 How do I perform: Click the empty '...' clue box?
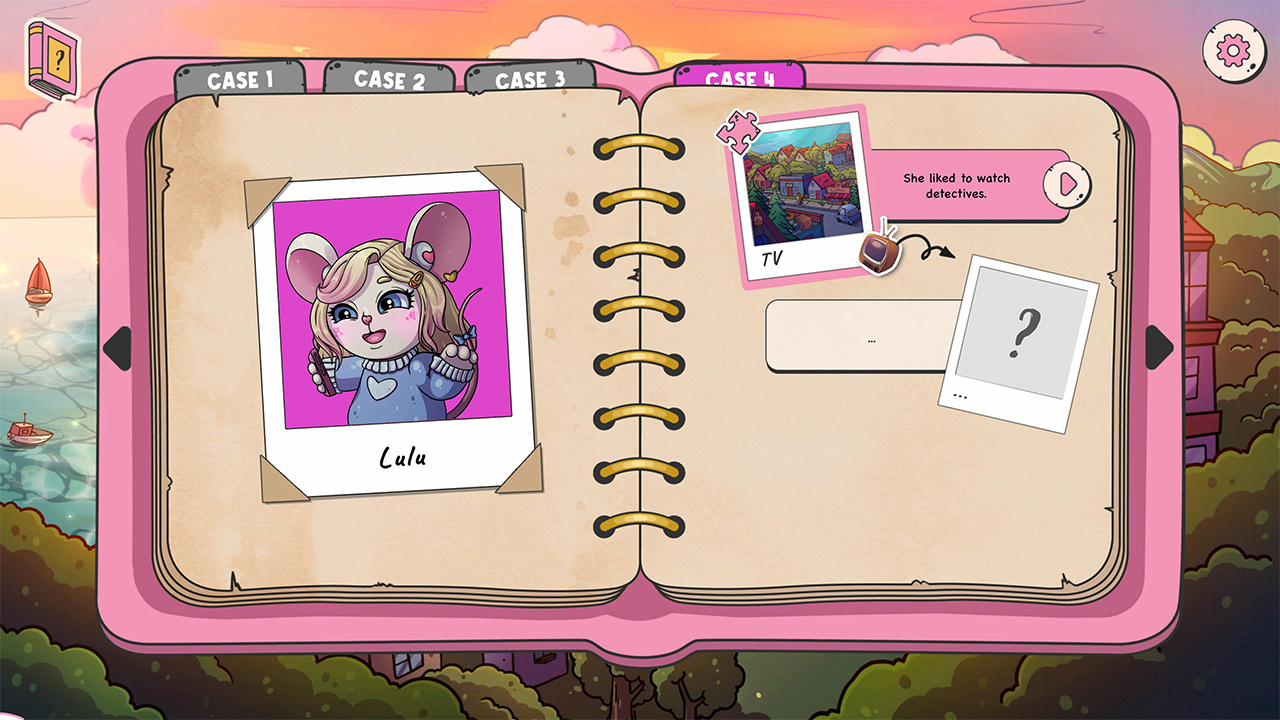pos(872,337)
